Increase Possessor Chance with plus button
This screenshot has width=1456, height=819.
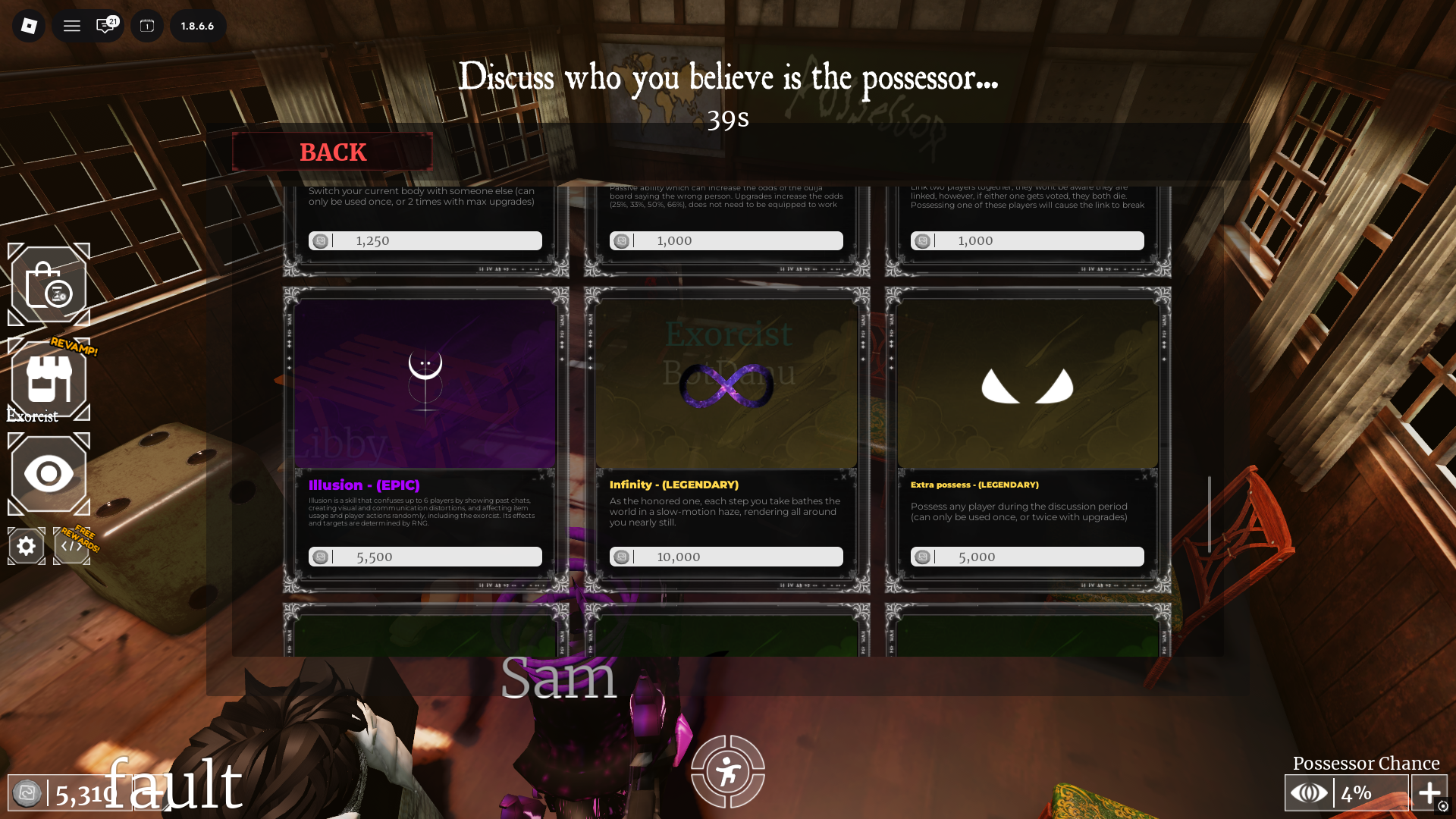(x=1430, y=792)
